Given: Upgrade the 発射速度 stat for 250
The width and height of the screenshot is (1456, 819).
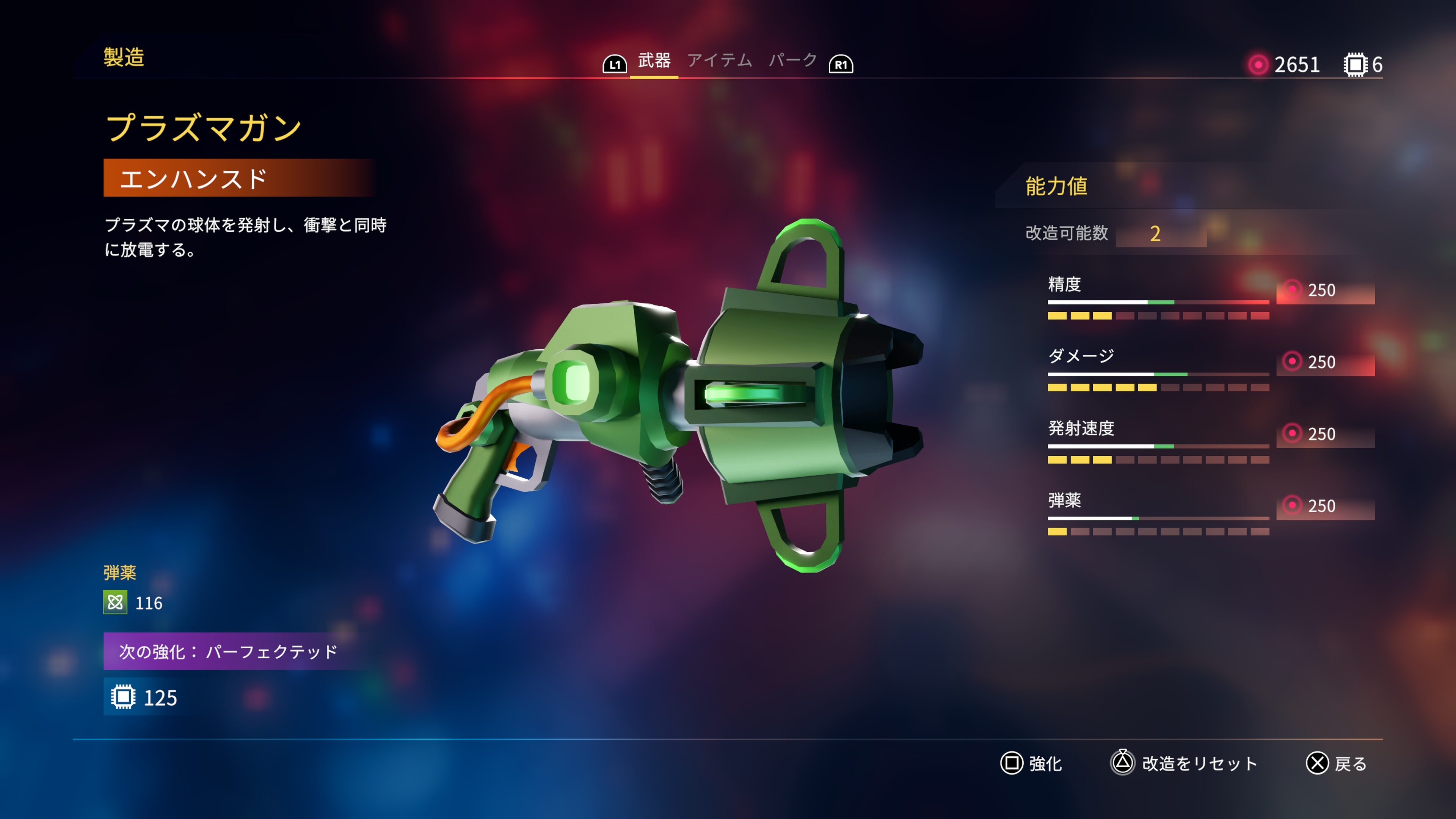Looking at the screenshot, I should click(1325, 434).
